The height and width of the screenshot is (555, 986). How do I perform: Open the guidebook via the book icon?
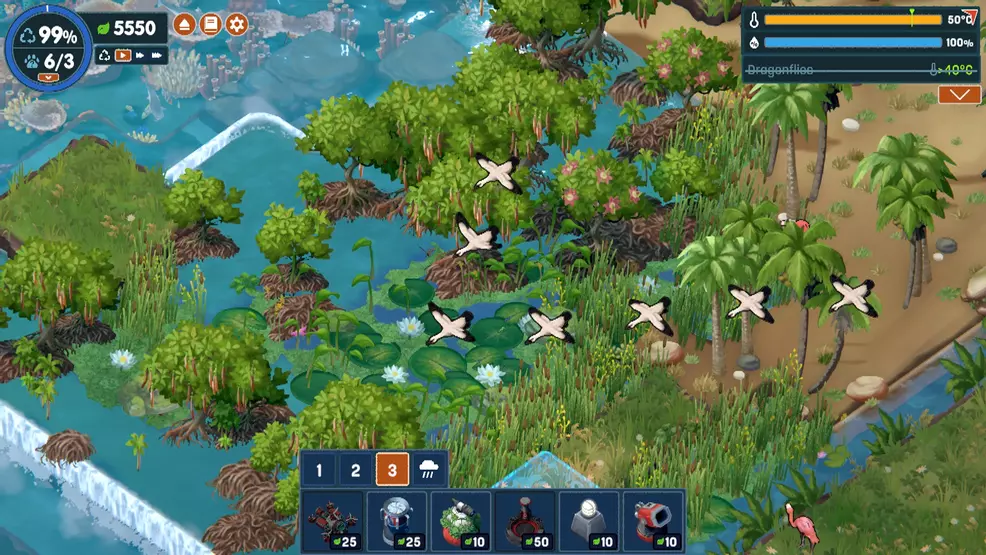(x=210, y=24)
